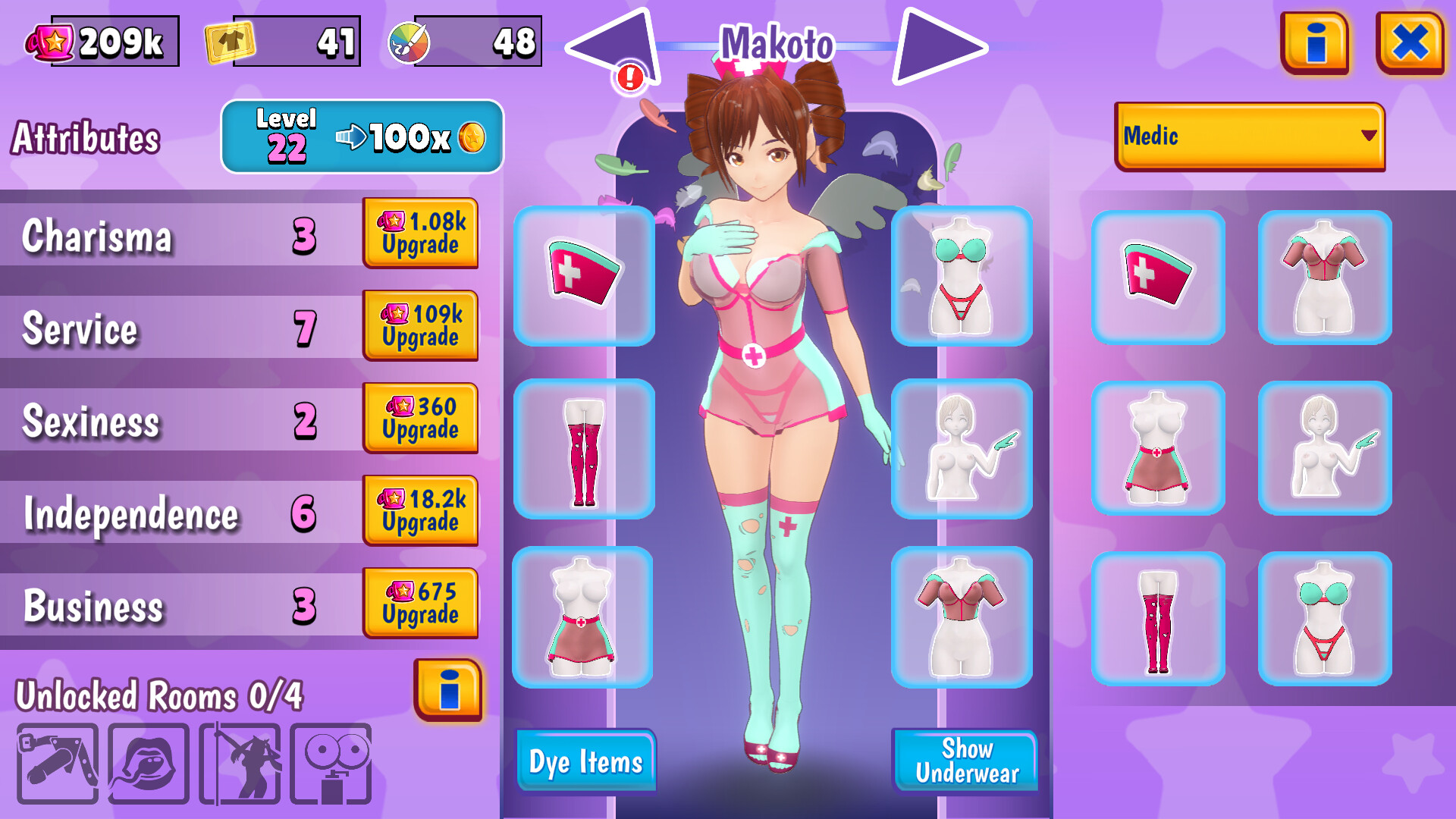This screenshot has width=1456, height=819.
Task: Toggle Show Underwear on Makoto
Action: coord(966,761)
